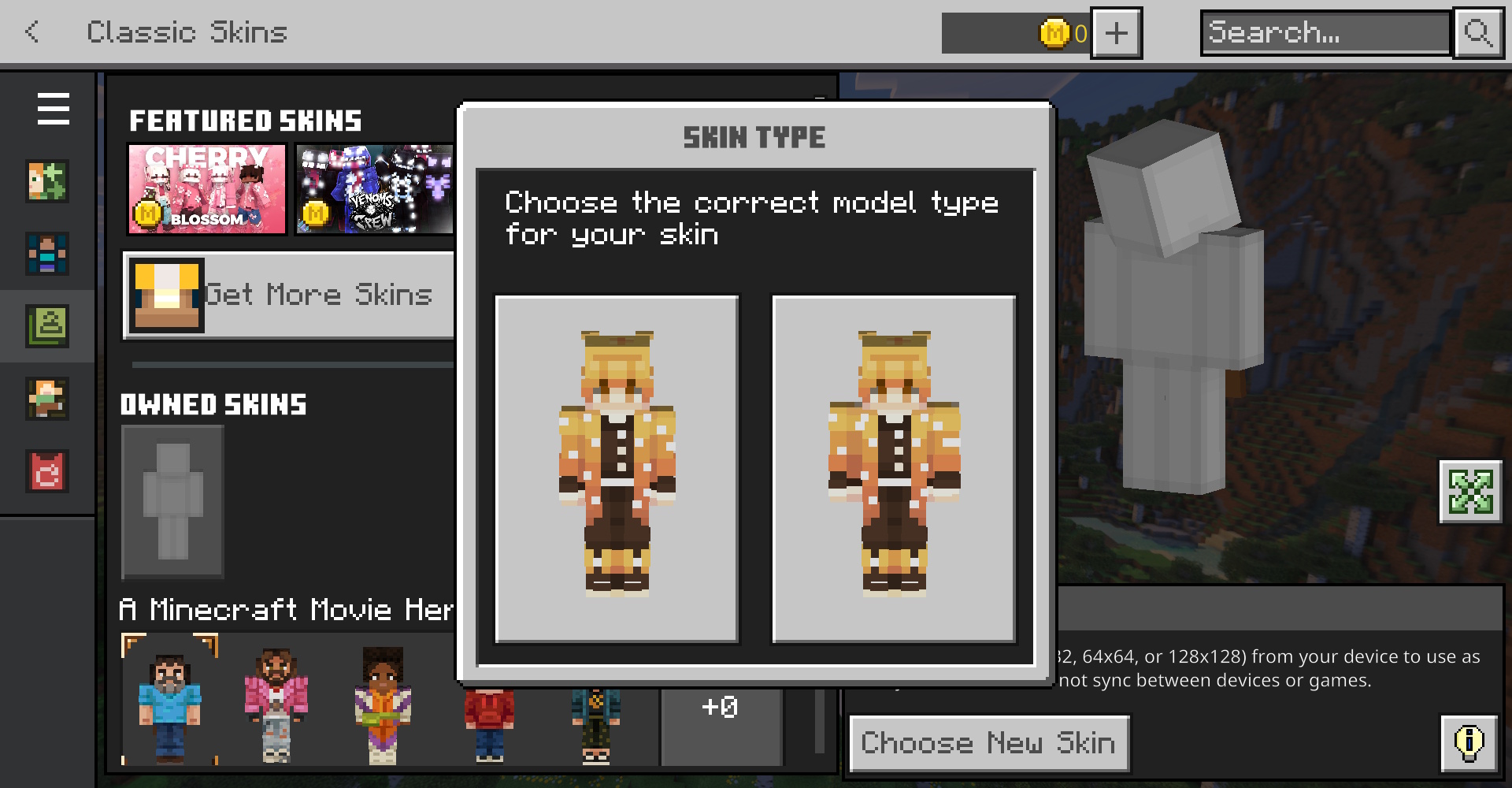Click the search magnifier icon
This screenshot has height=788, width=1512.
(x=1479, y=32)
